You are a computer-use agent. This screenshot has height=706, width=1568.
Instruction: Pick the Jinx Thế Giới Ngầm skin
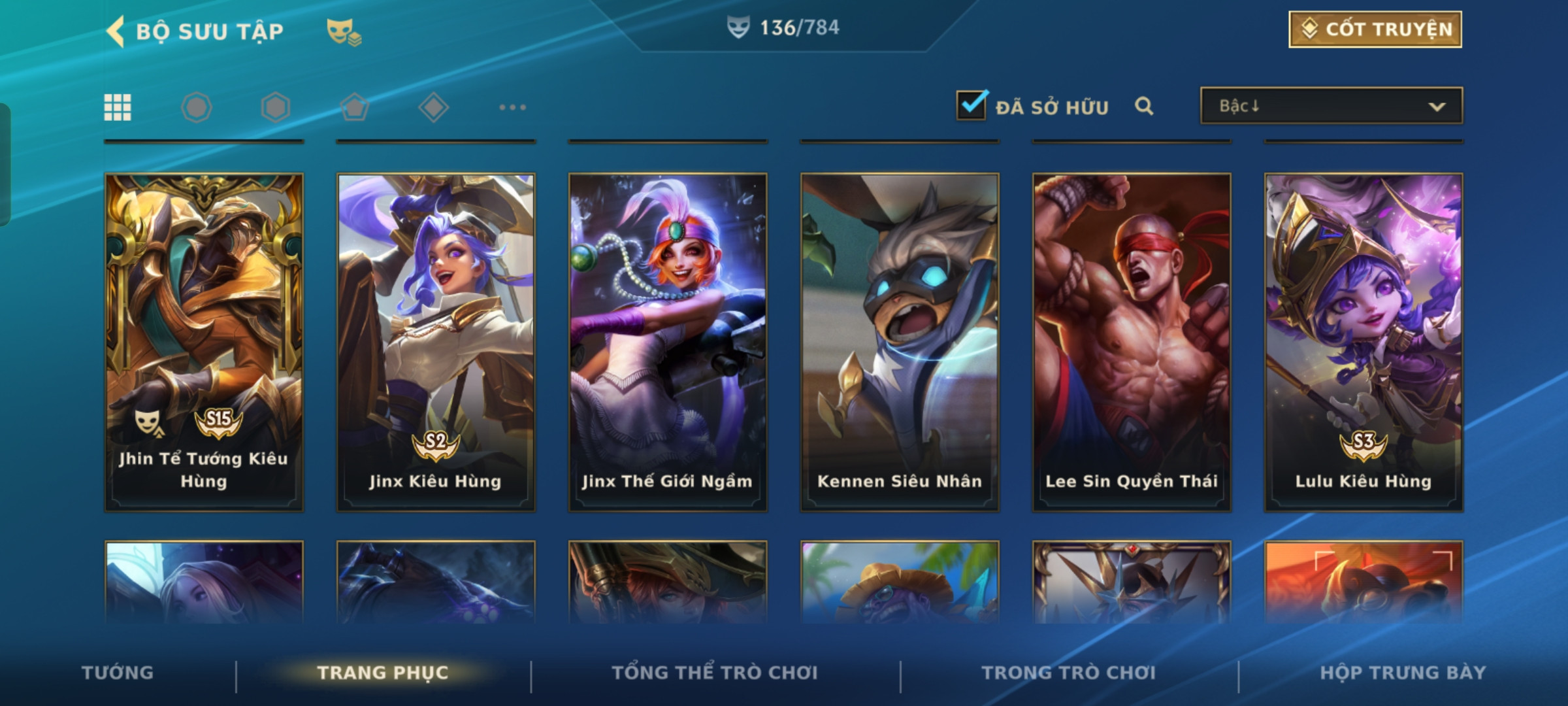point(668,341)
